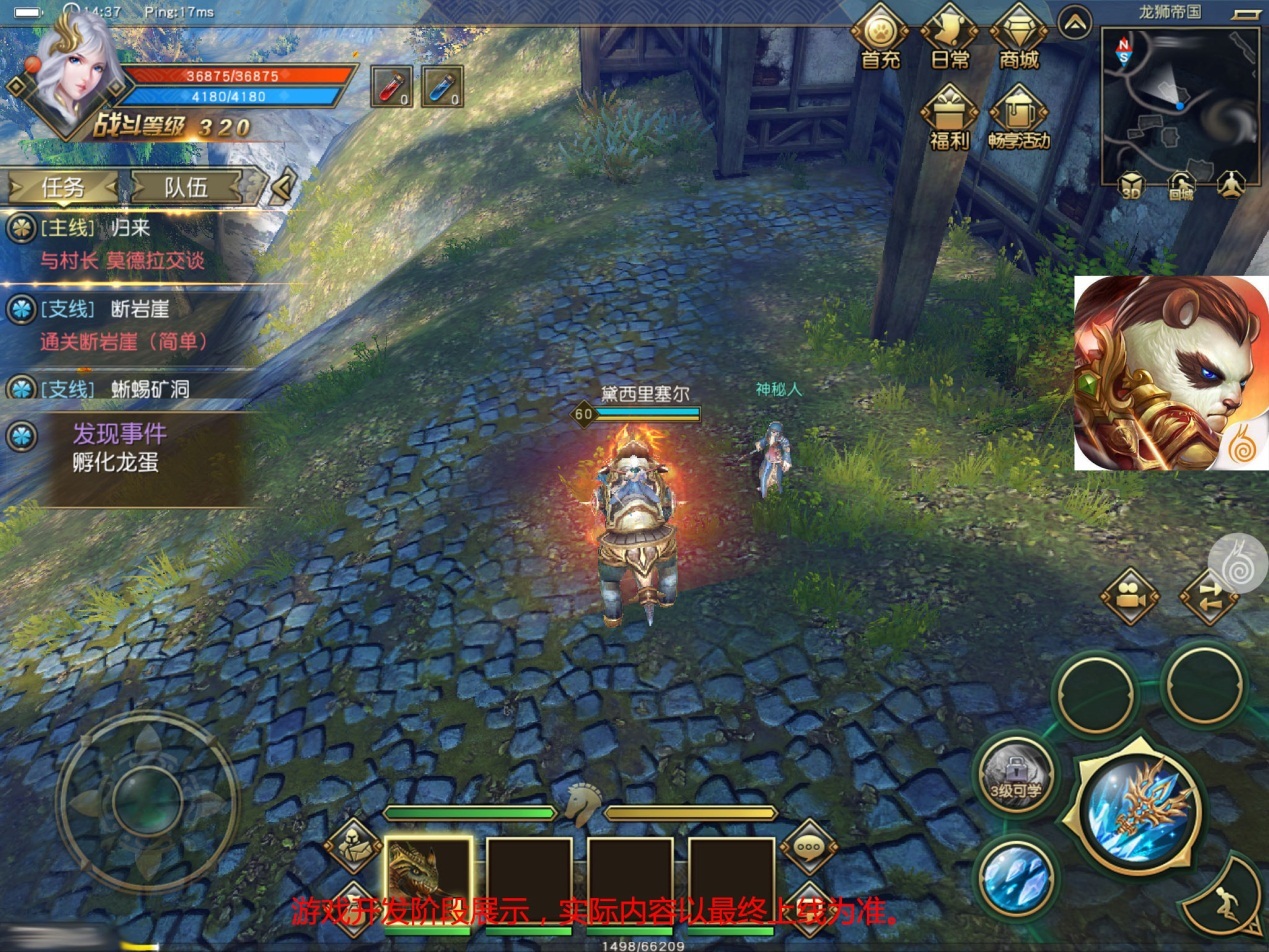Open the 畅享活动 beer mug events

pyautogui.click(x=1018, y=116)
